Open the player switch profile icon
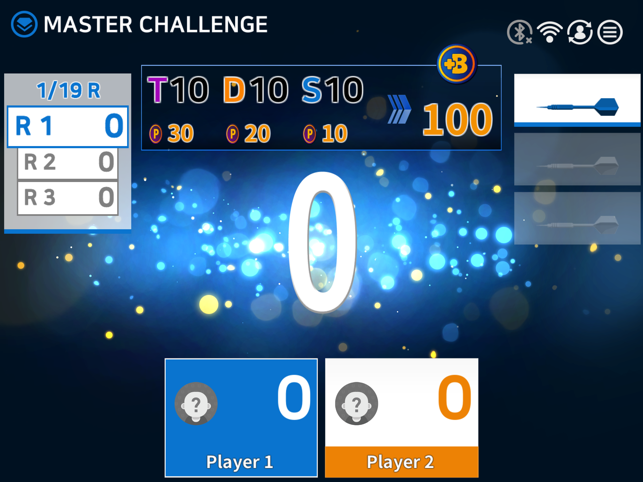 [x=579, y=32]
